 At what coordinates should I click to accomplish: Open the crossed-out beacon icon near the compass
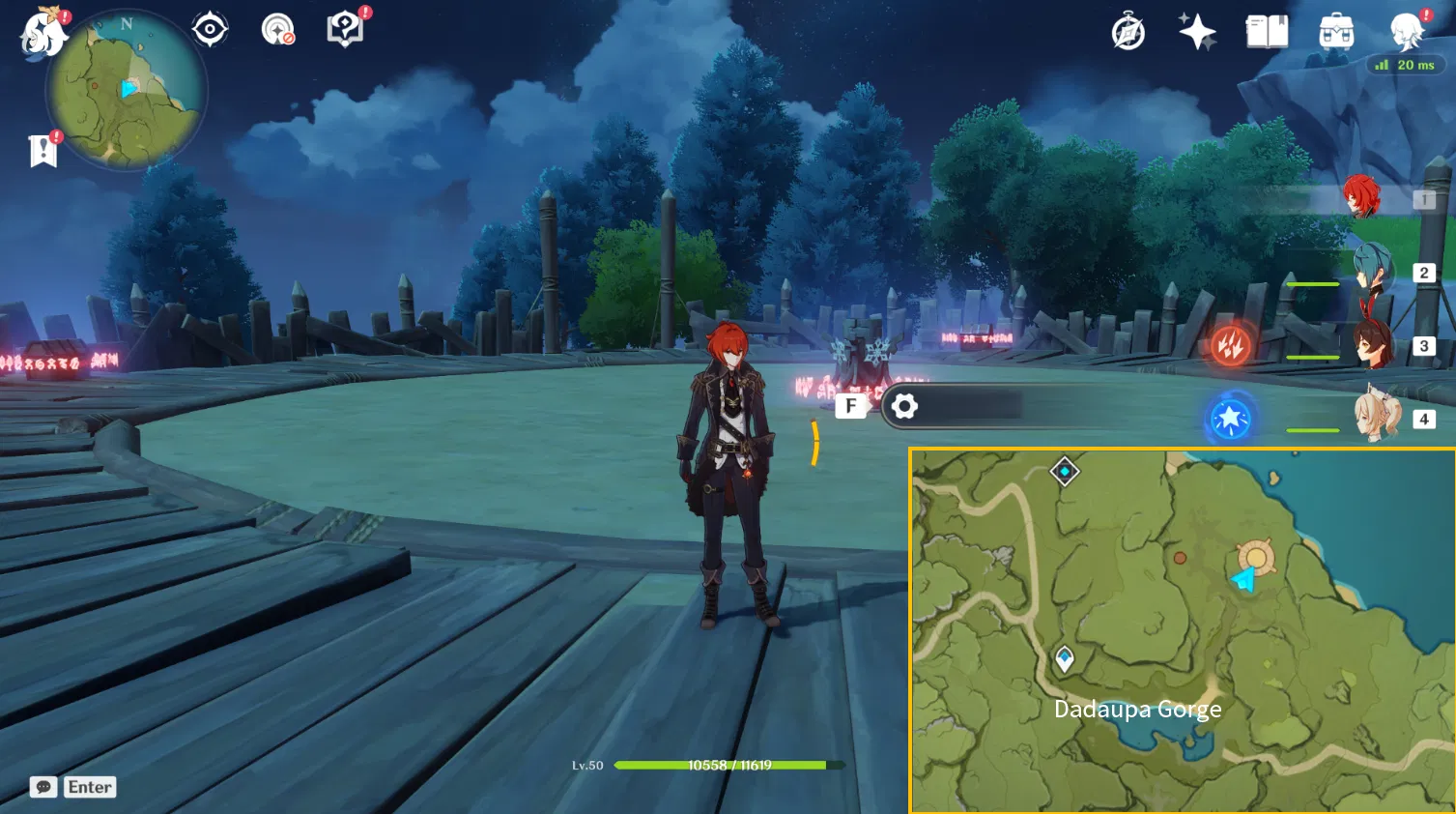277,29
